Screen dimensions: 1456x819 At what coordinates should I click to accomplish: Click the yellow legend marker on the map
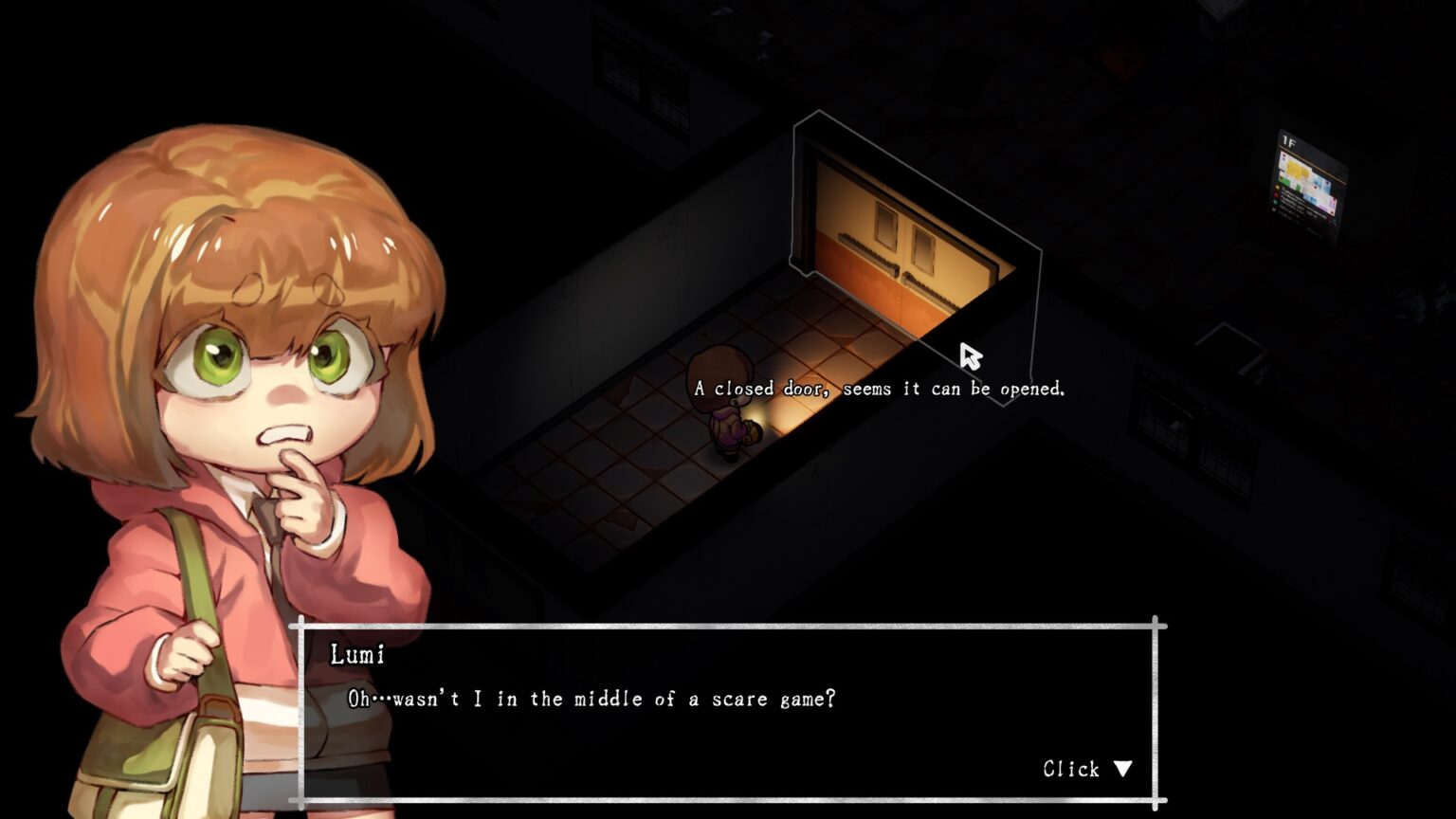coord(1277,187)
